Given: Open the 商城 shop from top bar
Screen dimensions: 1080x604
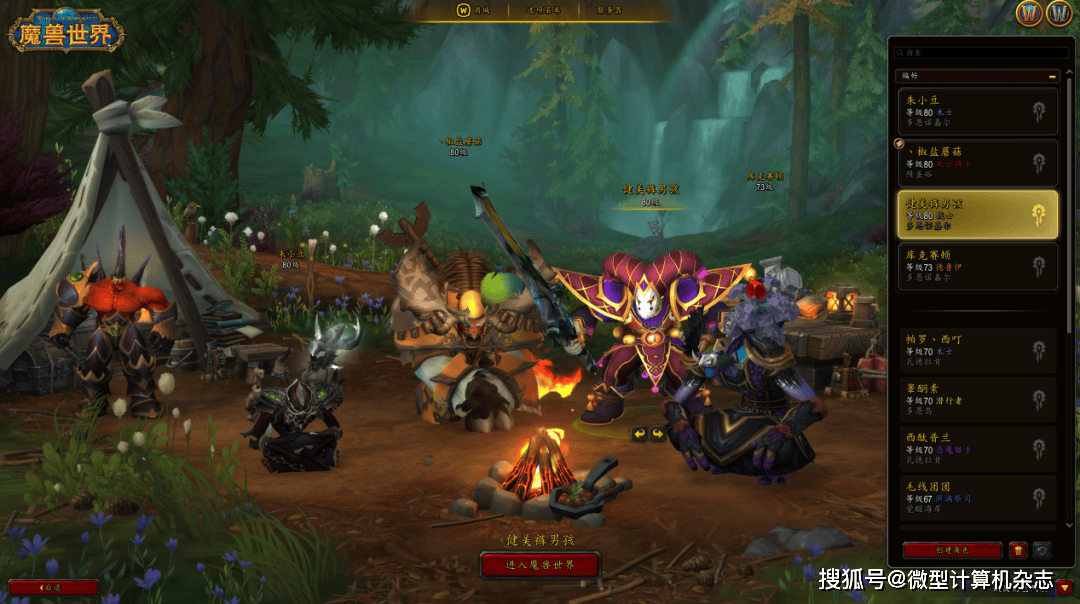Looking at the screenshot, I should click(x=474, y=10).
